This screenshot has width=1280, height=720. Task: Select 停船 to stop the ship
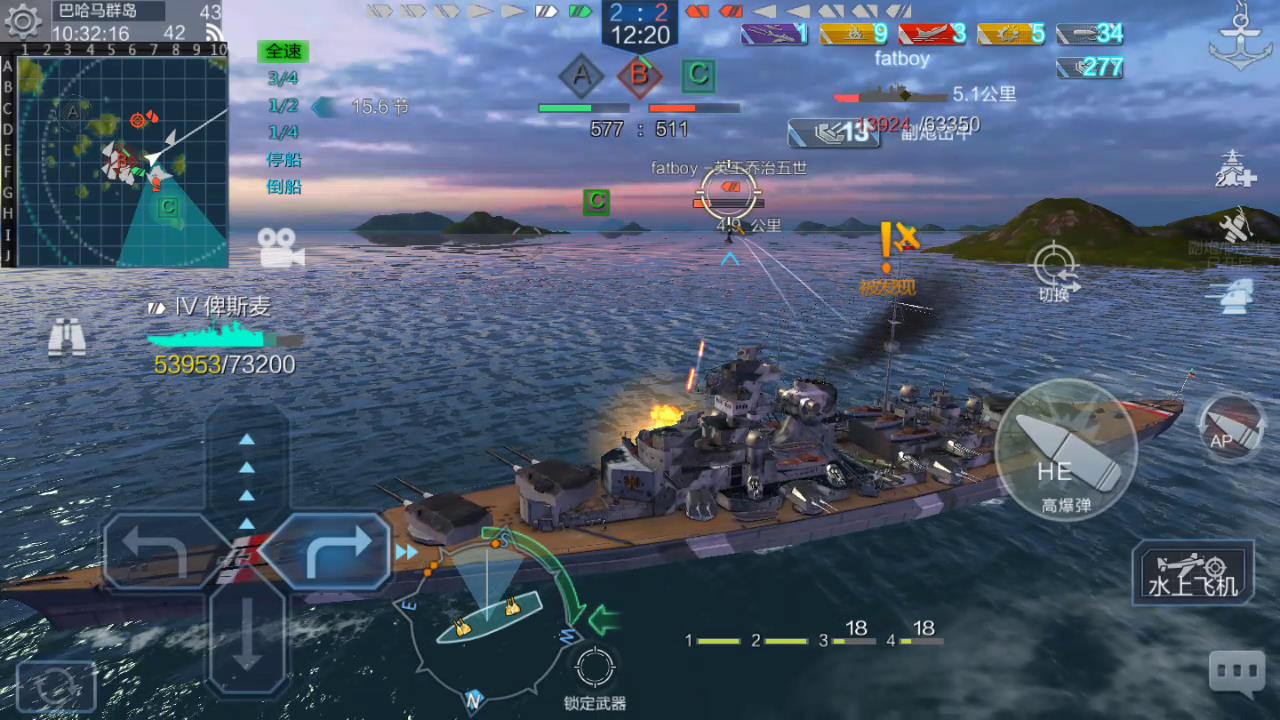(283, 160)
